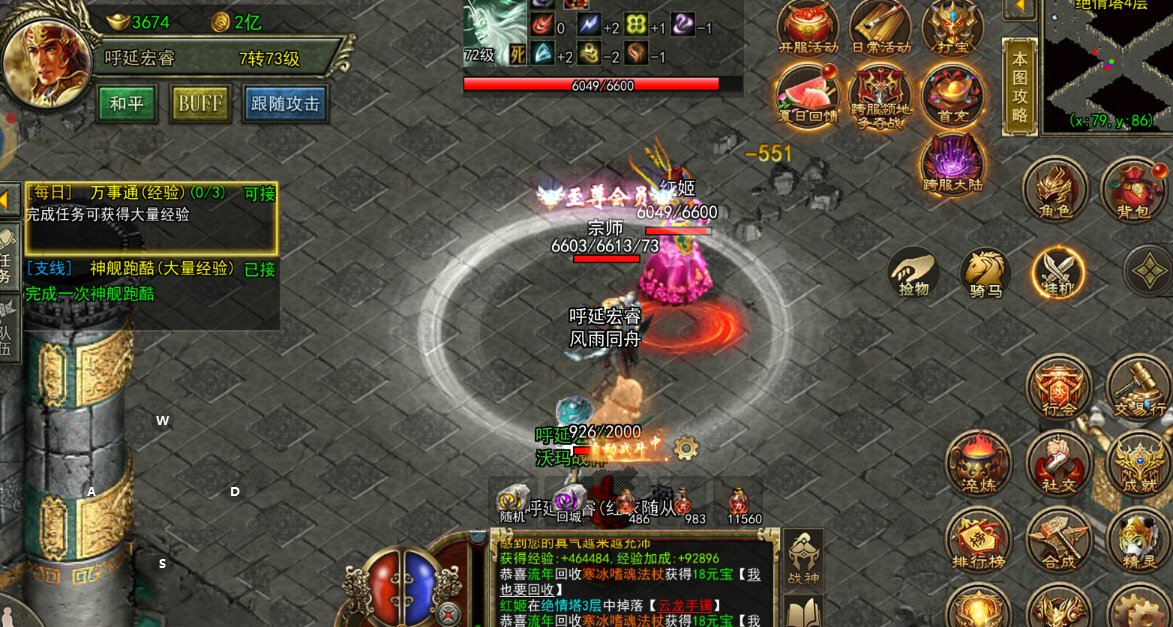This screenshot has width=1173, height=627.
Task: Click the 绝情塔 minimap
Action: click(x=1108, y=67)
